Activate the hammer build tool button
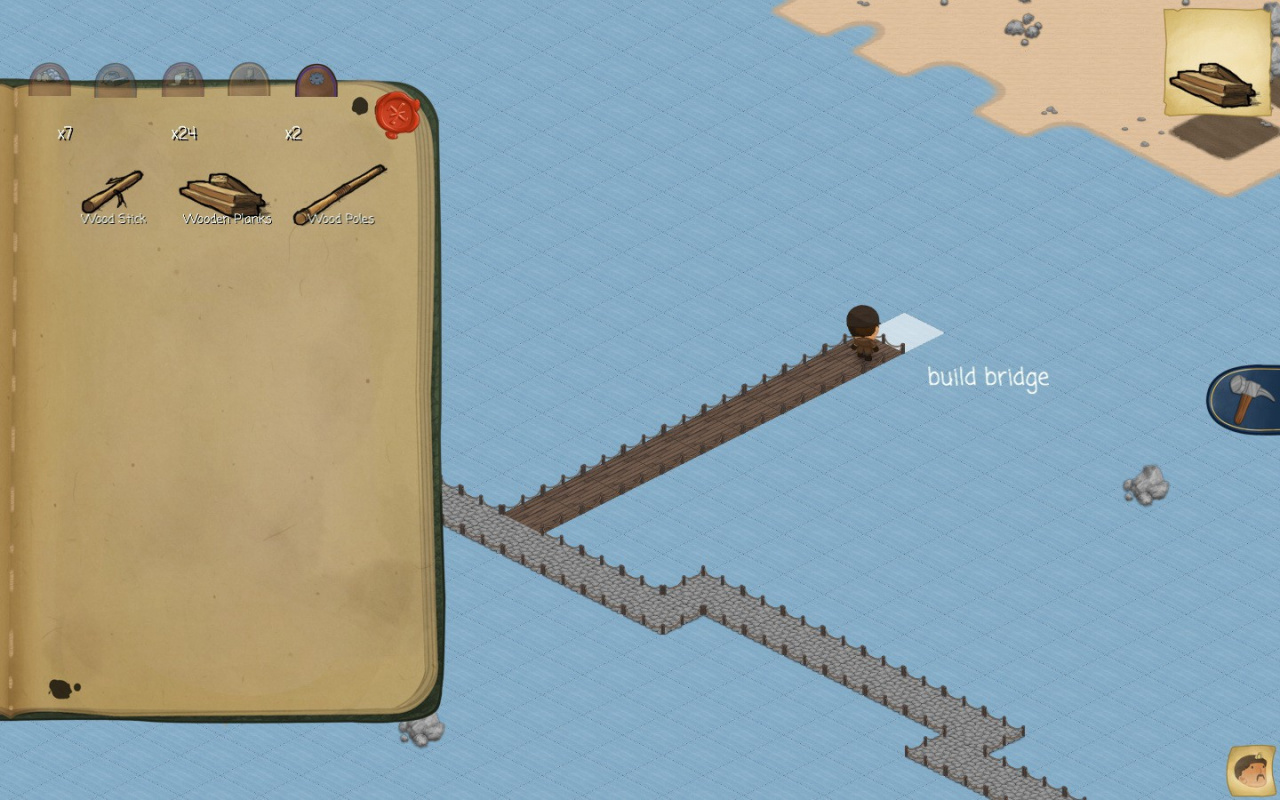This screenshot has width=1280, height=800. 1248,398
